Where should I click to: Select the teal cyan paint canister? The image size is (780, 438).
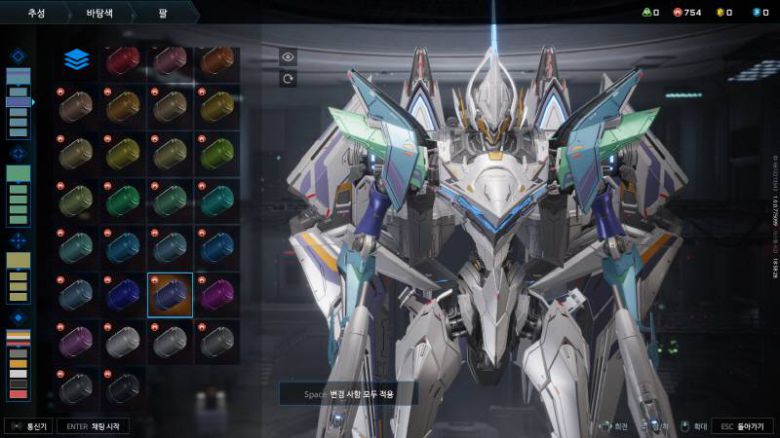pyautogui.click(x=216, y=200)
